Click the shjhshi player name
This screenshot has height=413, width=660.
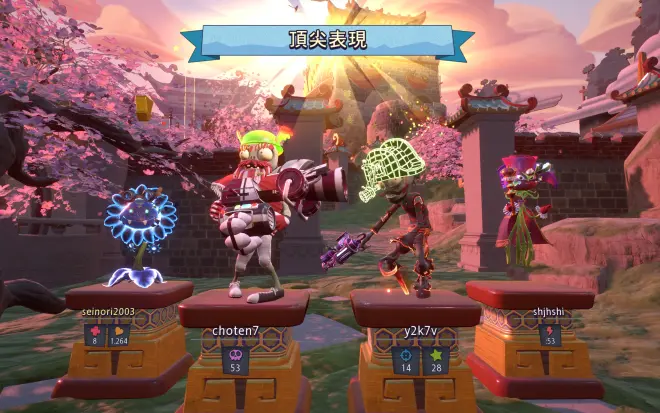click(548, 311)
